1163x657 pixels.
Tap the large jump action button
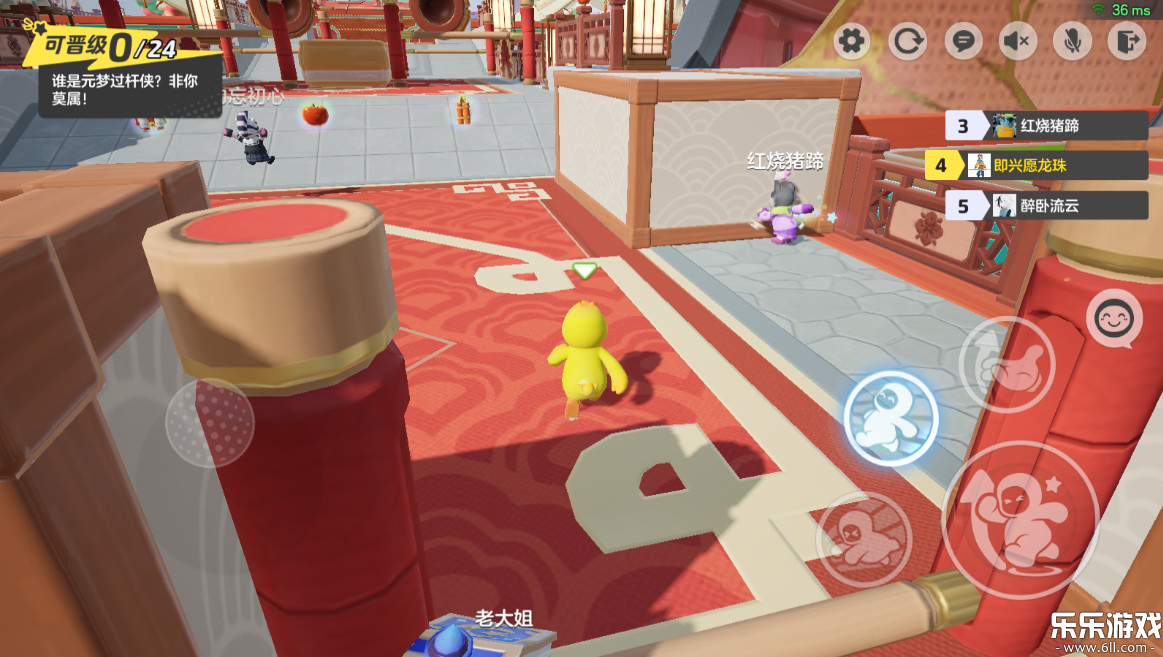coord(1020,518)
